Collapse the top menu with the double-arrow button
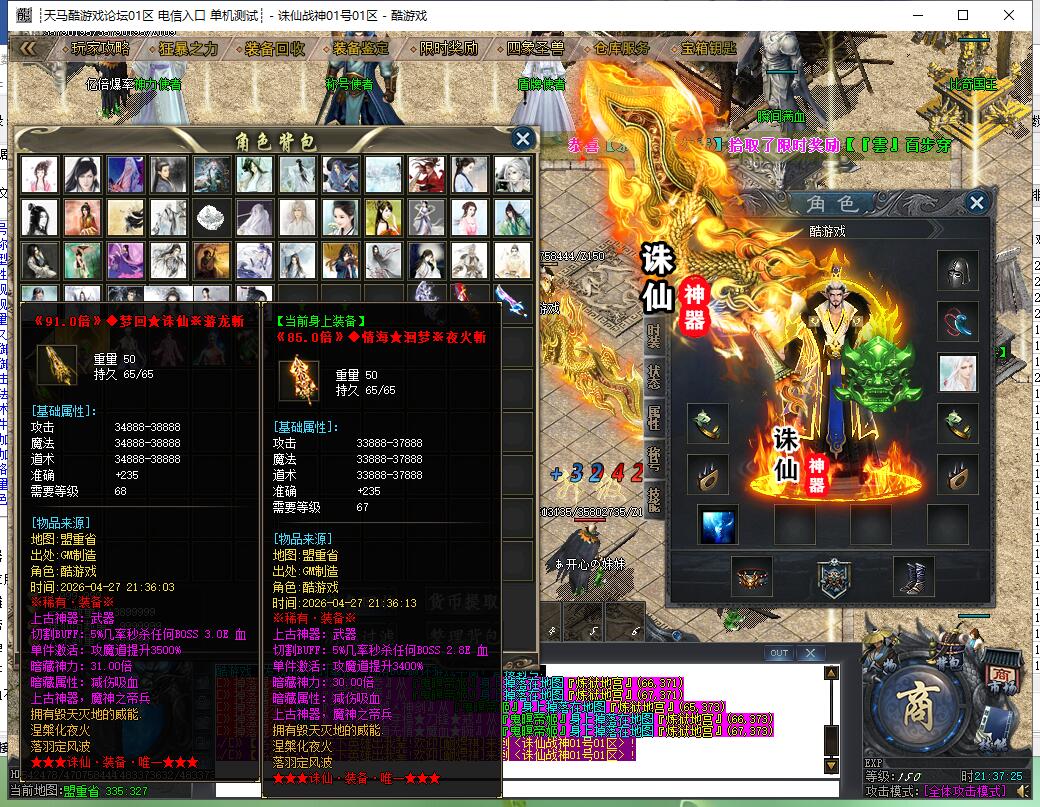 point(28,48)
